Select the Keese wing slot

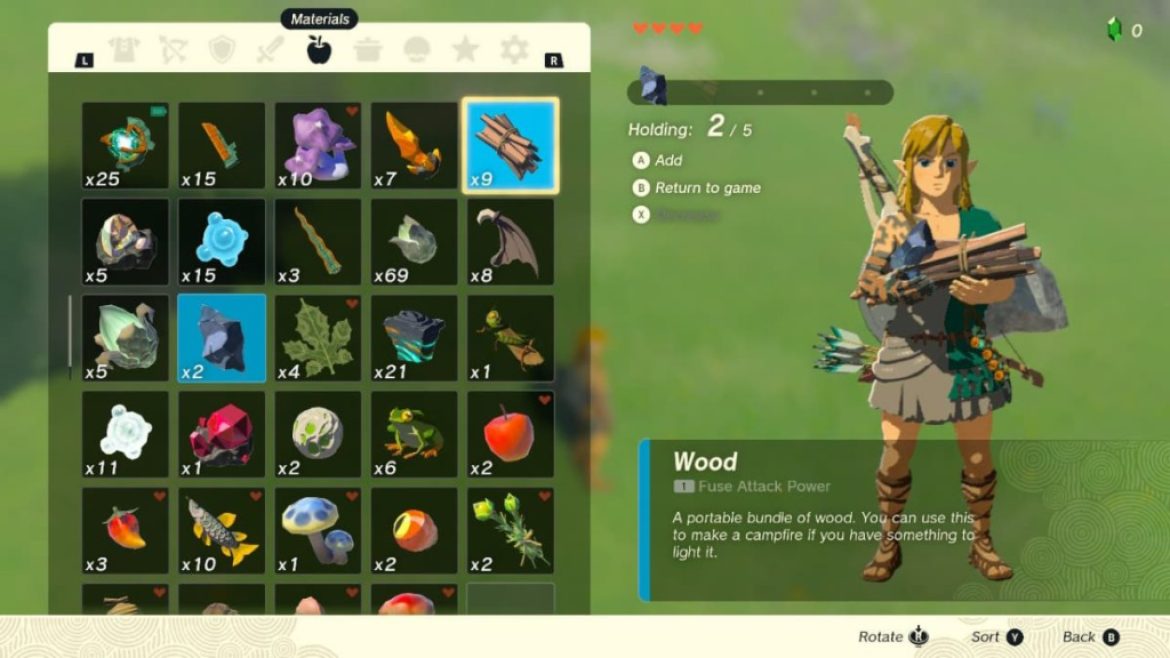[x=510, y=242]
